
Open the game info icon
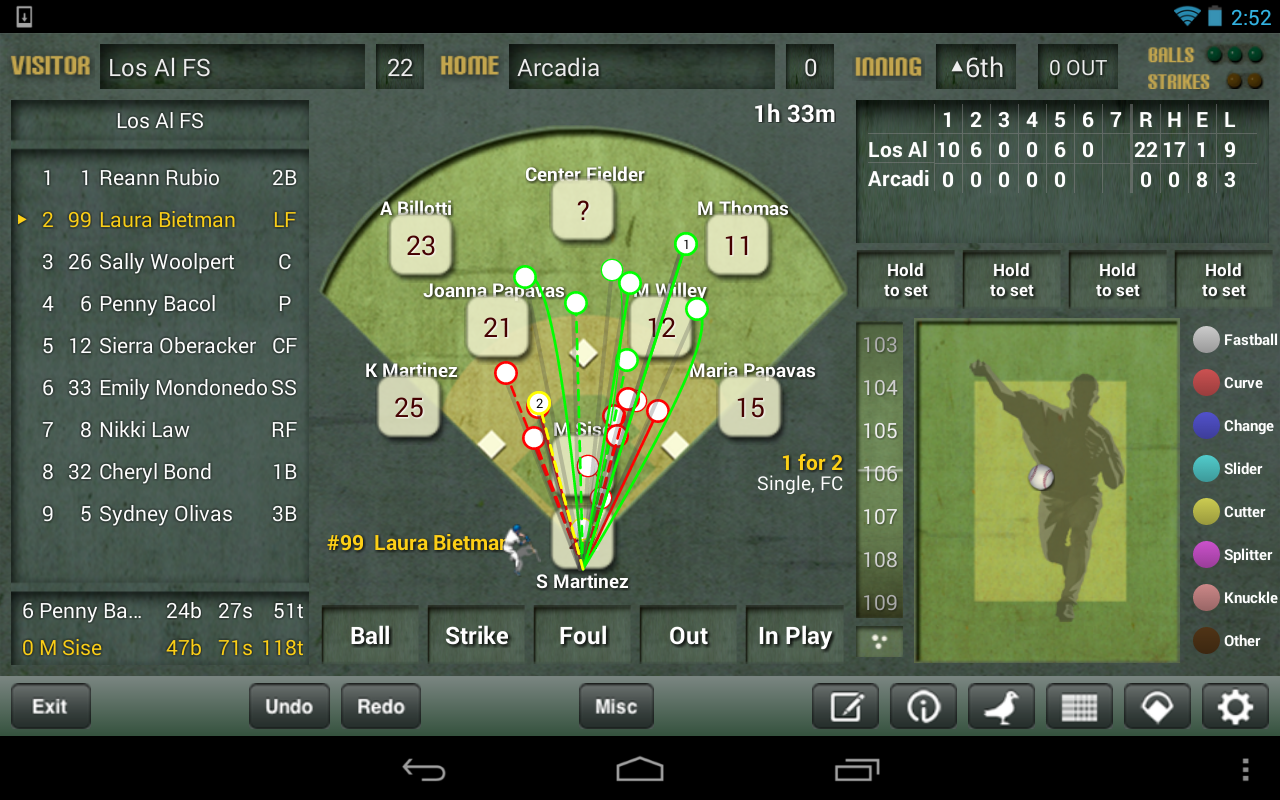point(922,706)
